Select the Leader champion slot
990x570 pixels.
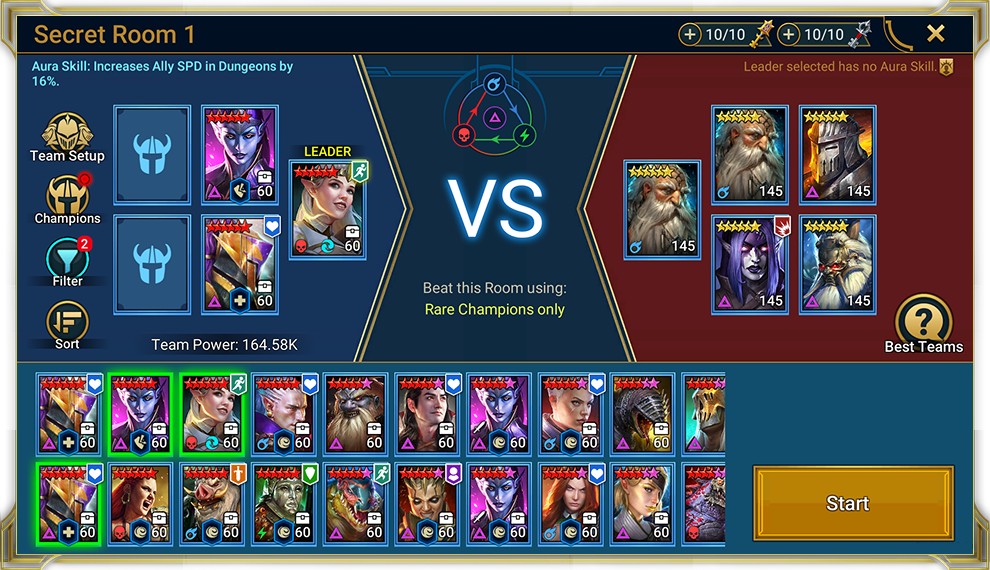[327, 210]
